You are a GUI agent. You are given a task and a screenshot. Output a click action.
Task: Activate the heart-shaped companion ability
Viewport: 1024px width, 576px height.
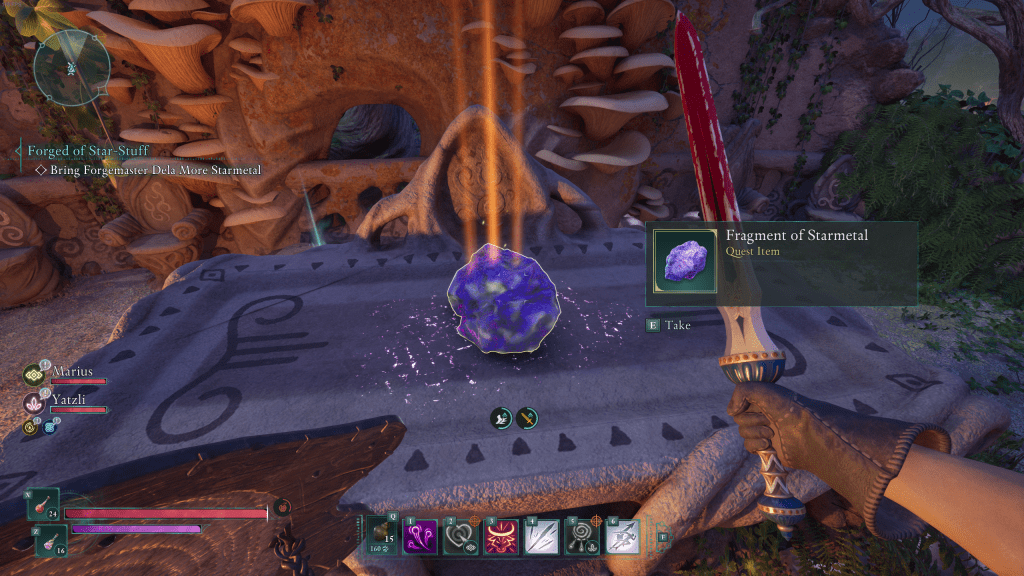tap(458, 536)
